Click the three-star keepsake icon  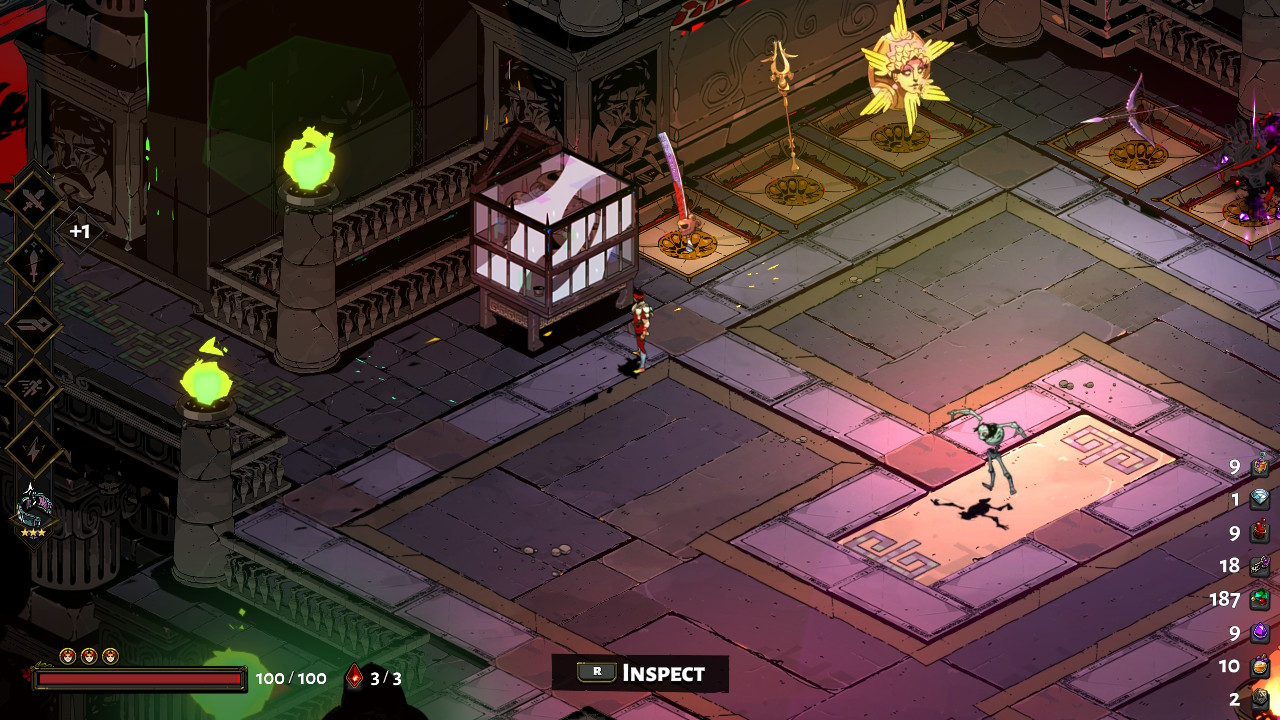coord(35,506)
